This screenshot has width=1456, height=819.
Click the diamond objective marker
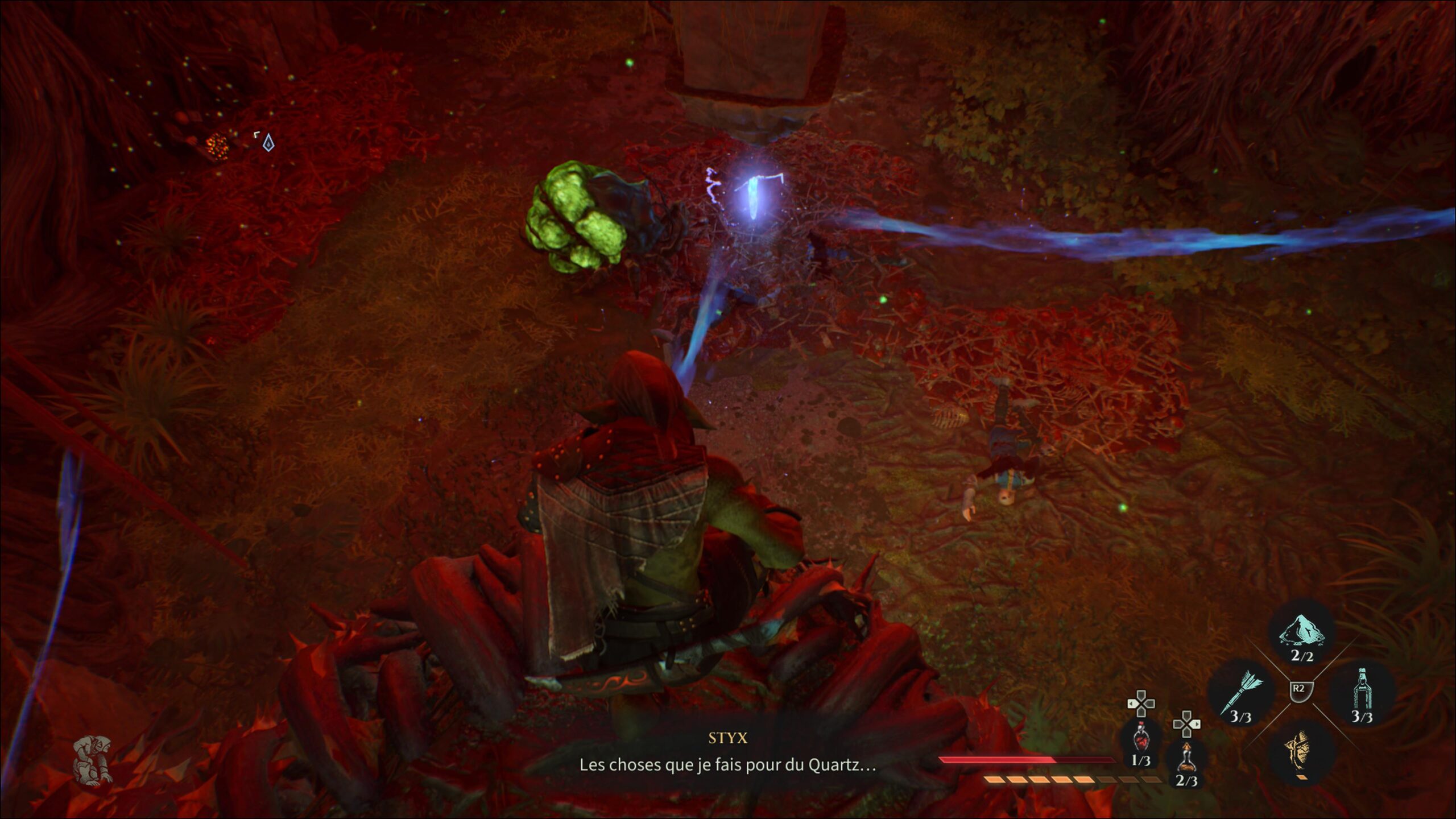click(x=268, y=143)
